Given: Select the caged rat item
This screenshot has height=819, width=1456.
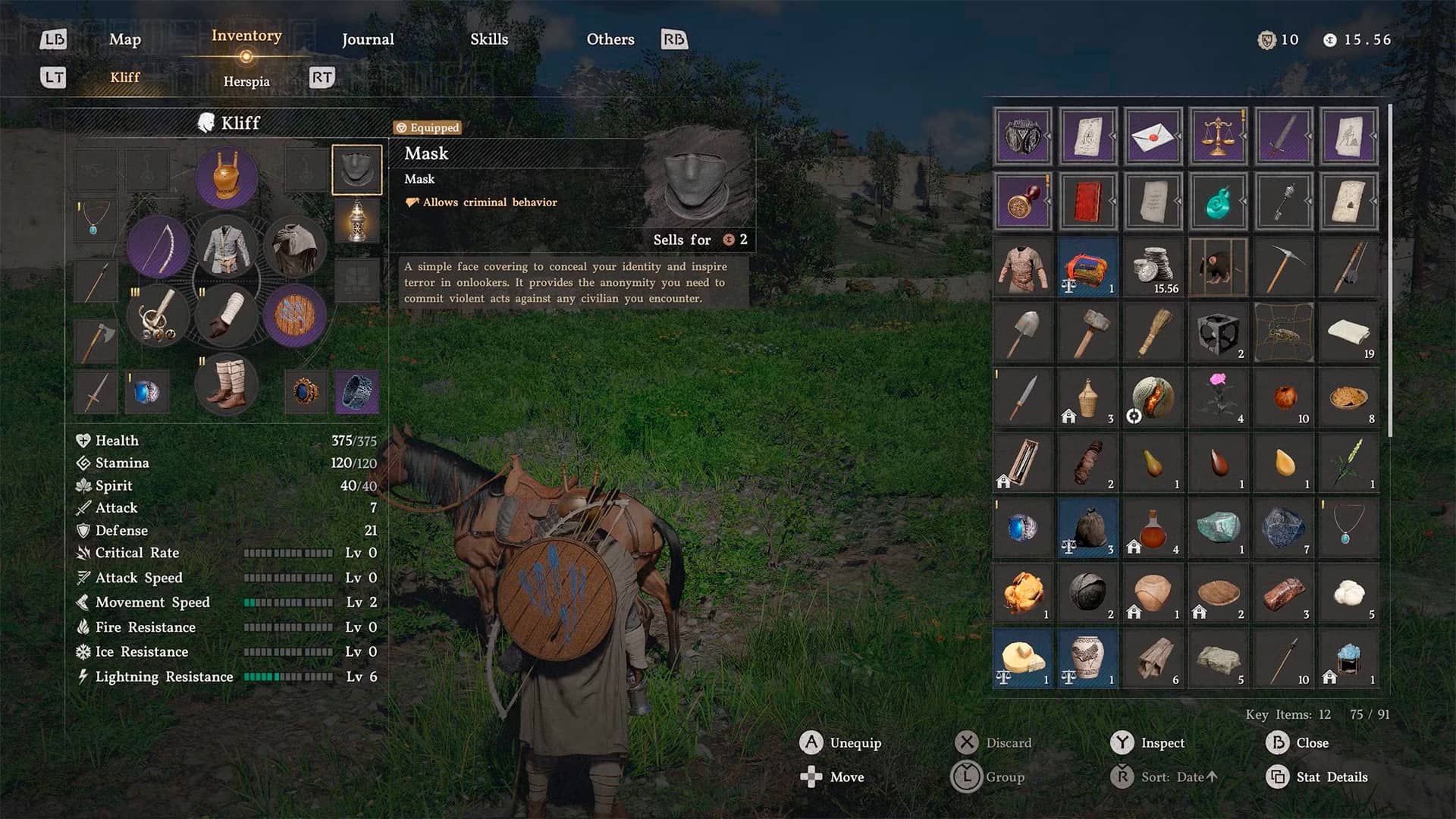Looking at the screenshot, I should 1218,267.
